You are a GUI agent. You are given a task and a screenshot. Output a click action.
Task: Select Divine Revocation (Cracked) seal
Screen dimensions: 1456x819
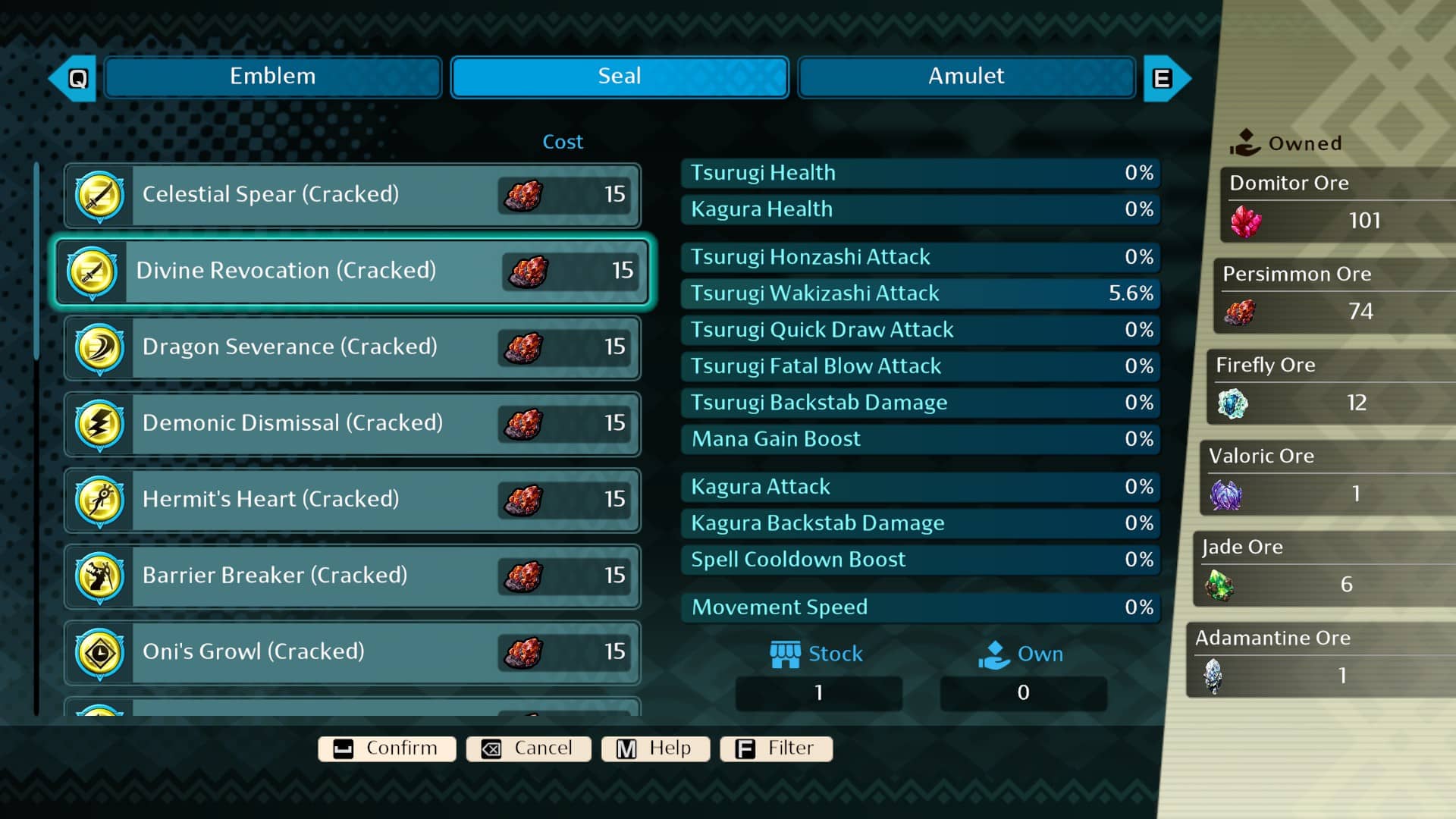coord(353,271)
